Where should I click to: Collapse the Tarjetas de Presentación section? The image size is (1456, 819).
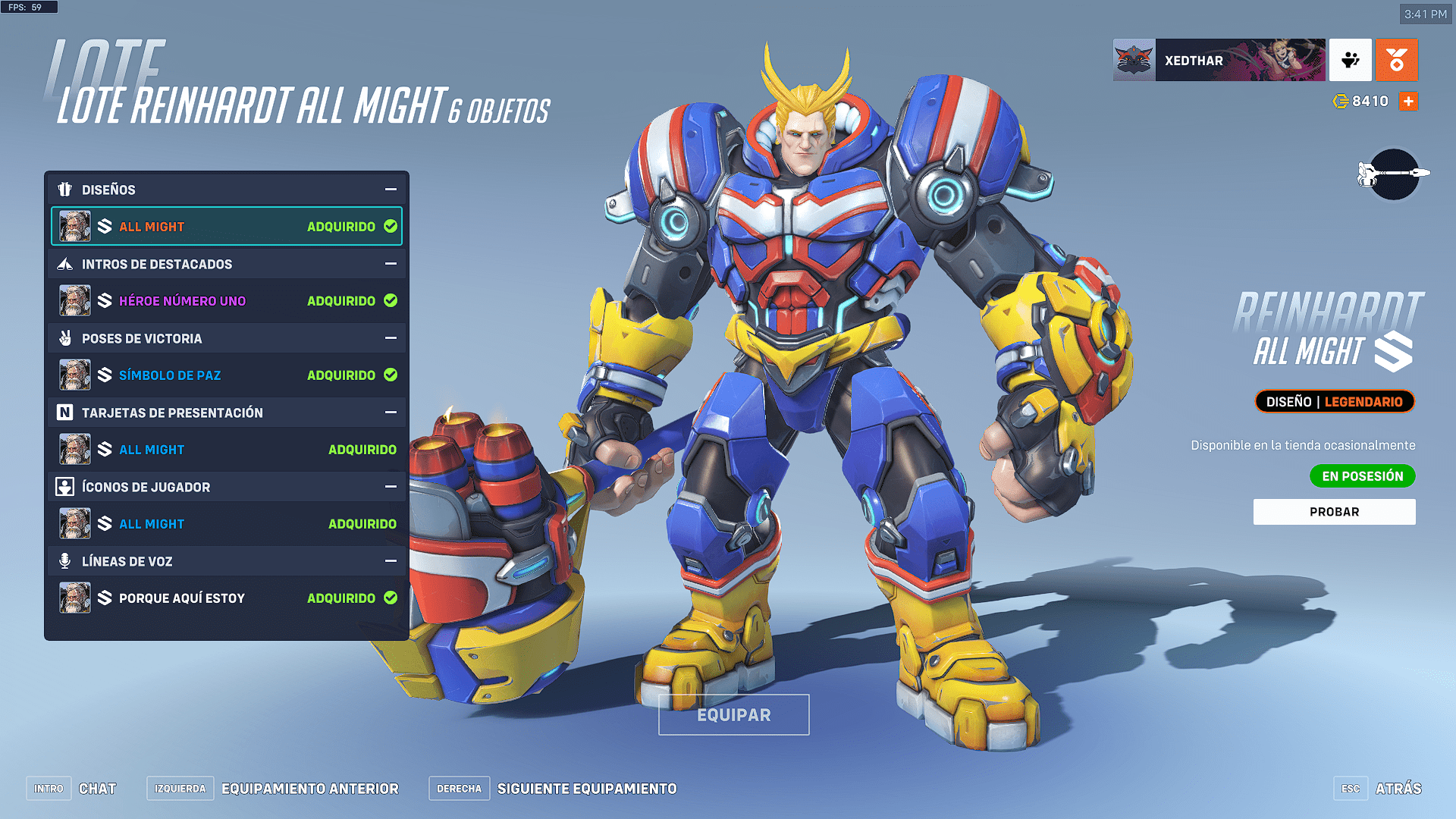391,413
